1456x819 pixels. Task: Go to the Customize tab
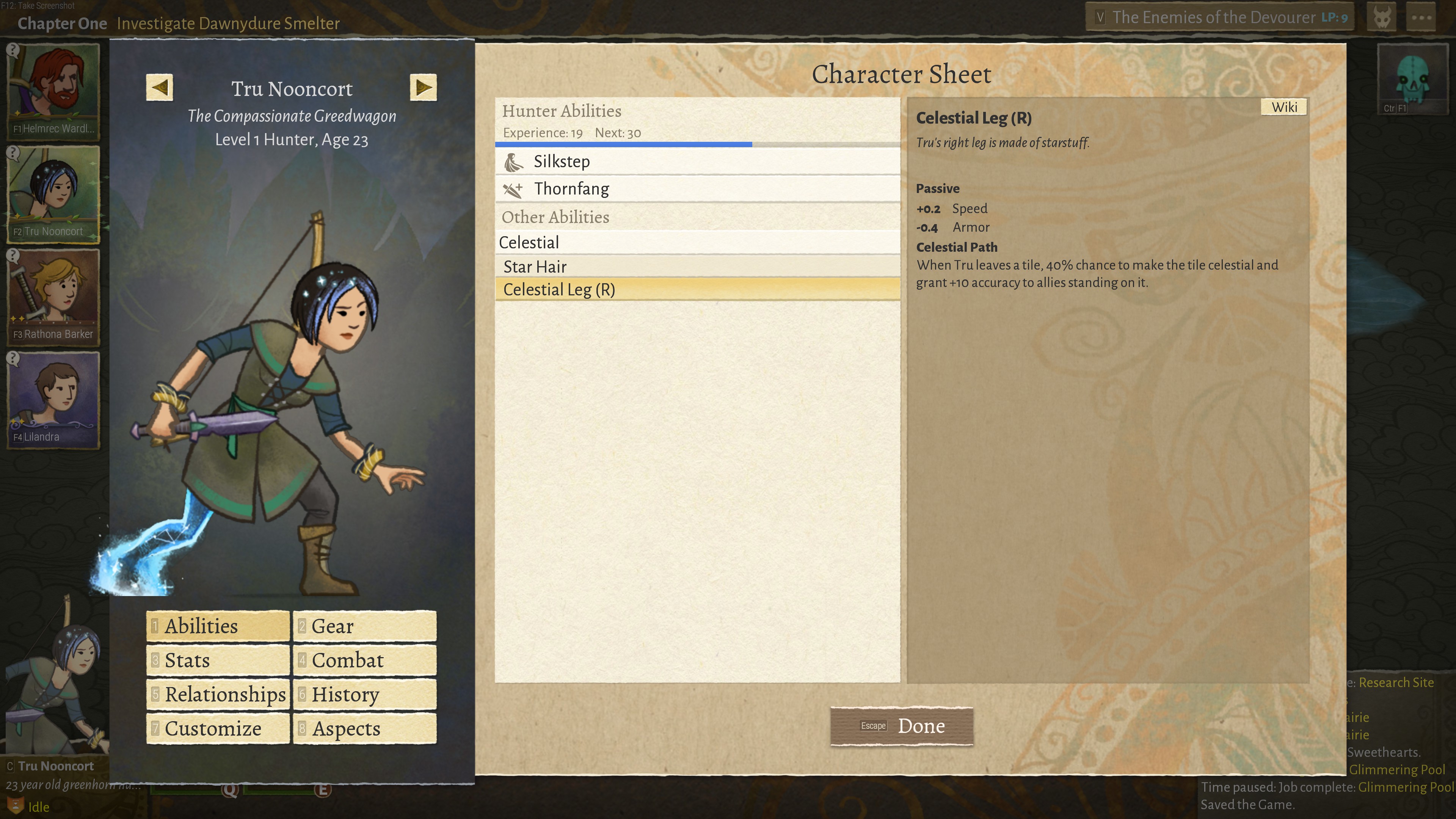click(x=218, y=728)
